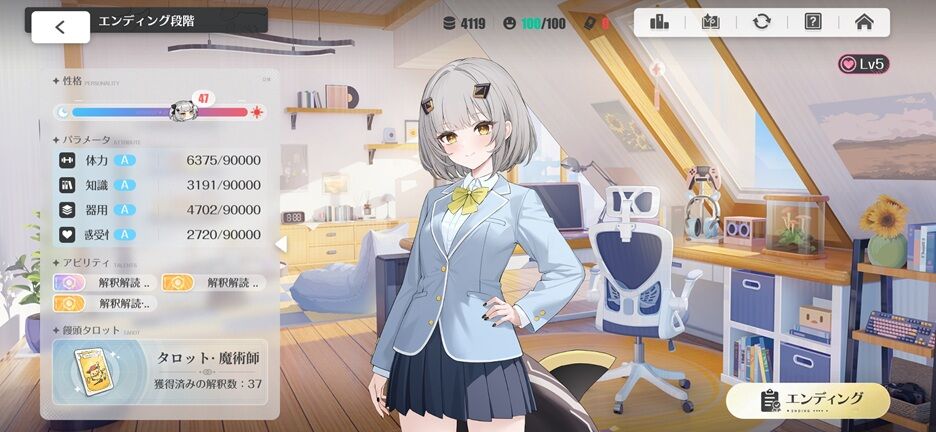
Task: Open the ranking podium icon
Action: point(660,21)
